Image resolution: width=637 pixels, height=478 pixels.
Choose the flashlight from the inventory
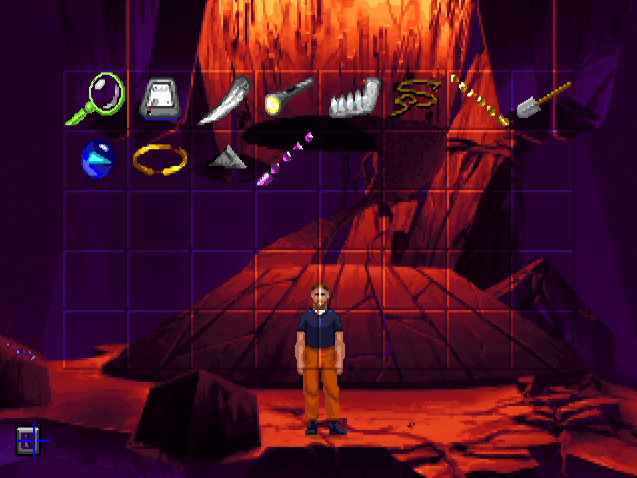[288, 97]
